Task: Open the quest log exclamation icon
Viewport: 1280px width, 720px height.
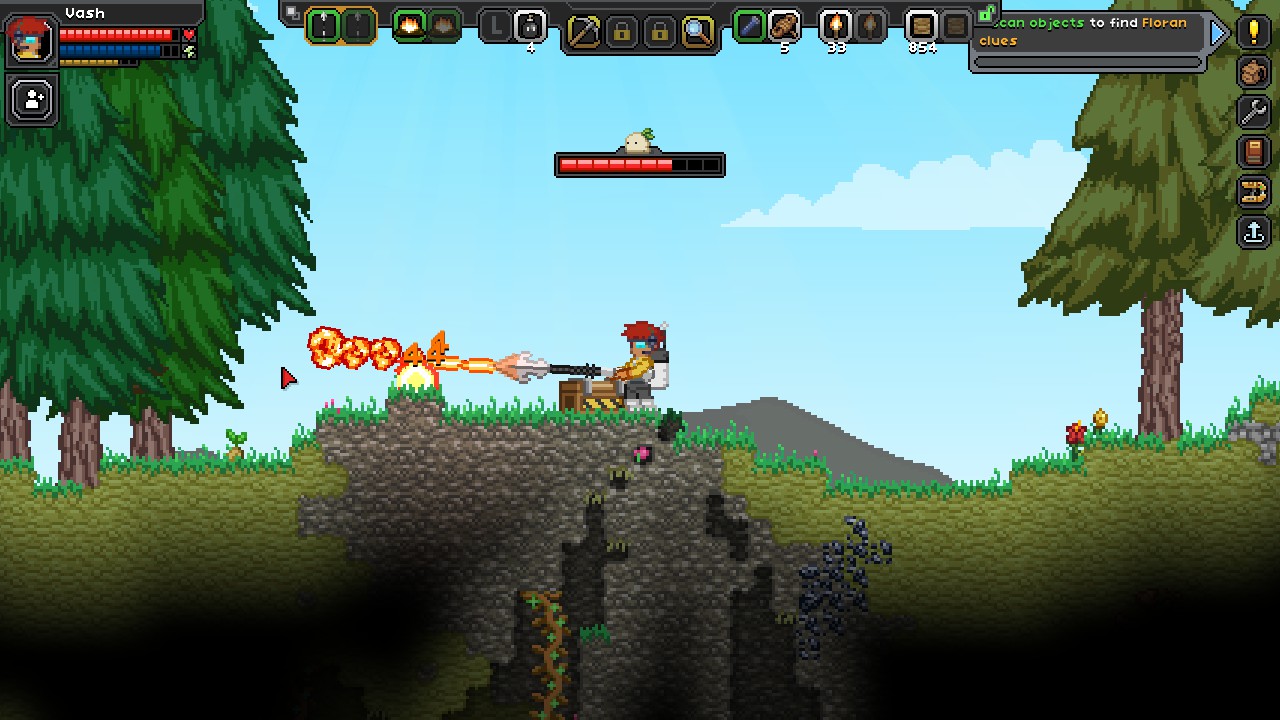Action: [x=1253, y=31]
